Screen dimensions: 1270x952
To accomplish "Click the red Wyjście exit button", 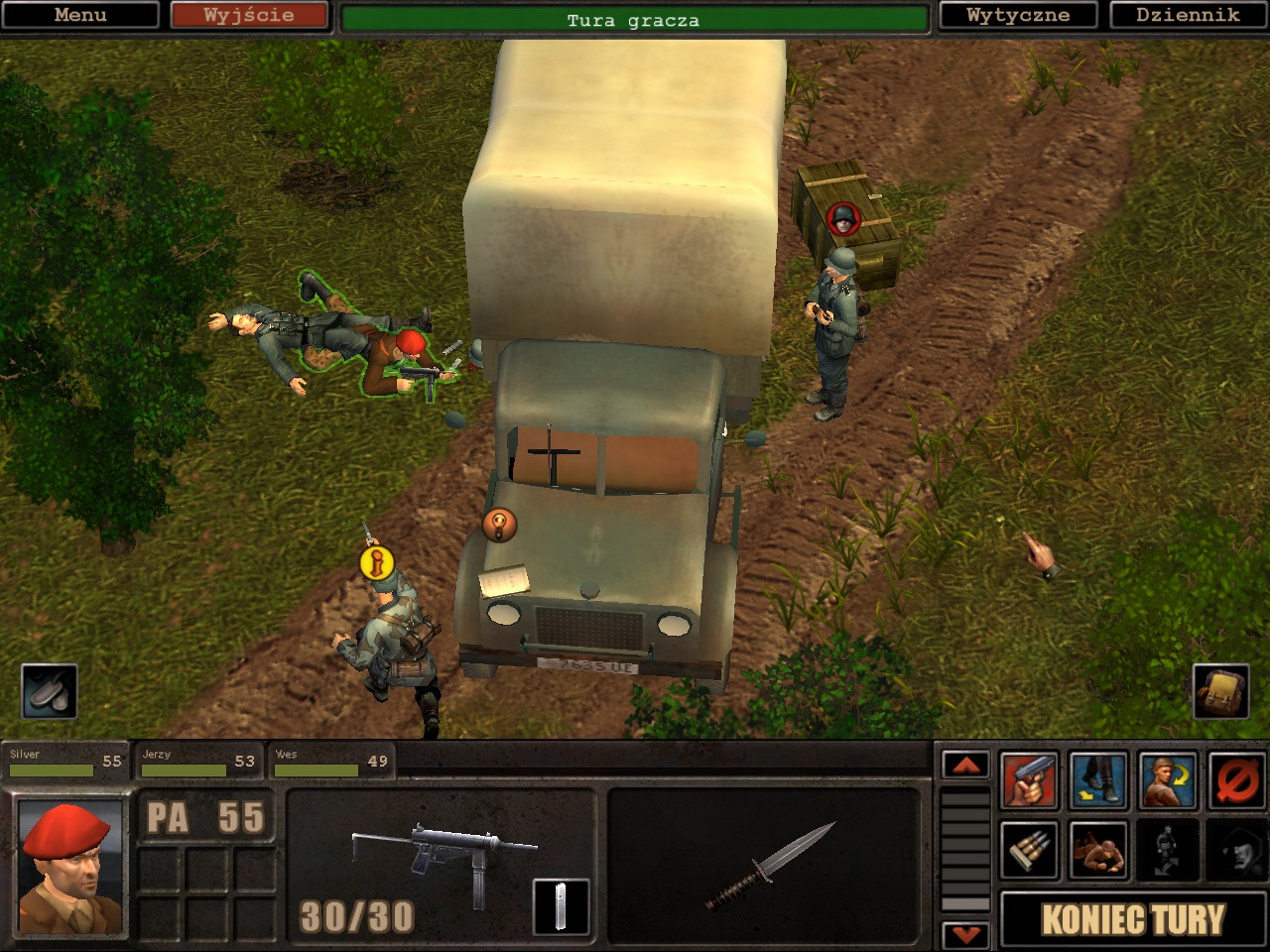I will tap(248, 15).
